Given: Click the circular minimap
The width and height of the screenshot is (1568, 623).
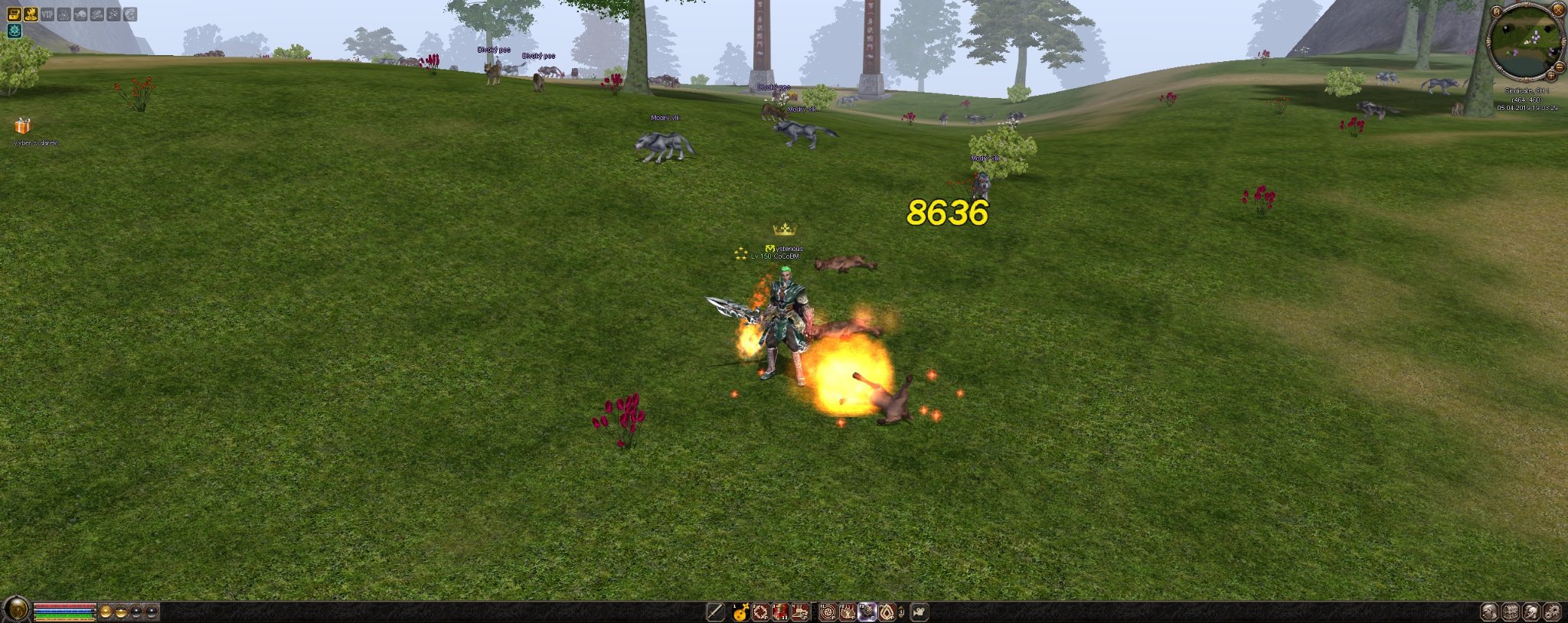Looking at the screenshot, I should point(1525,42).
